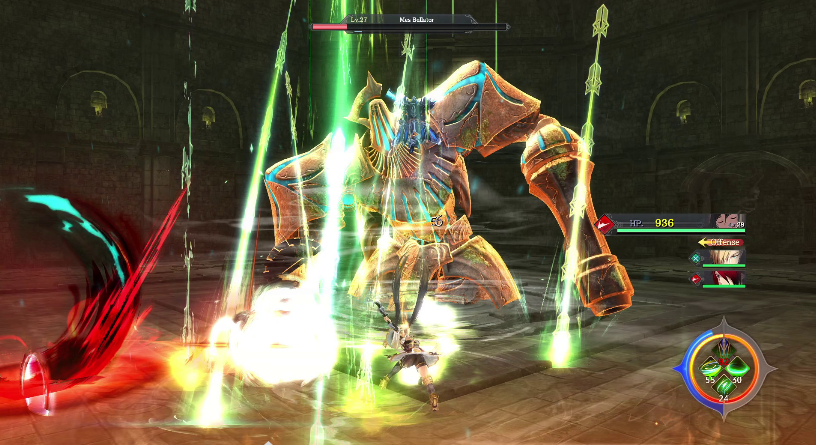The width and height of the screenshot is (816, 445).
Task: Toggle the Offense party tactic label
Action: pyautogui.click(x=723, y=242)
